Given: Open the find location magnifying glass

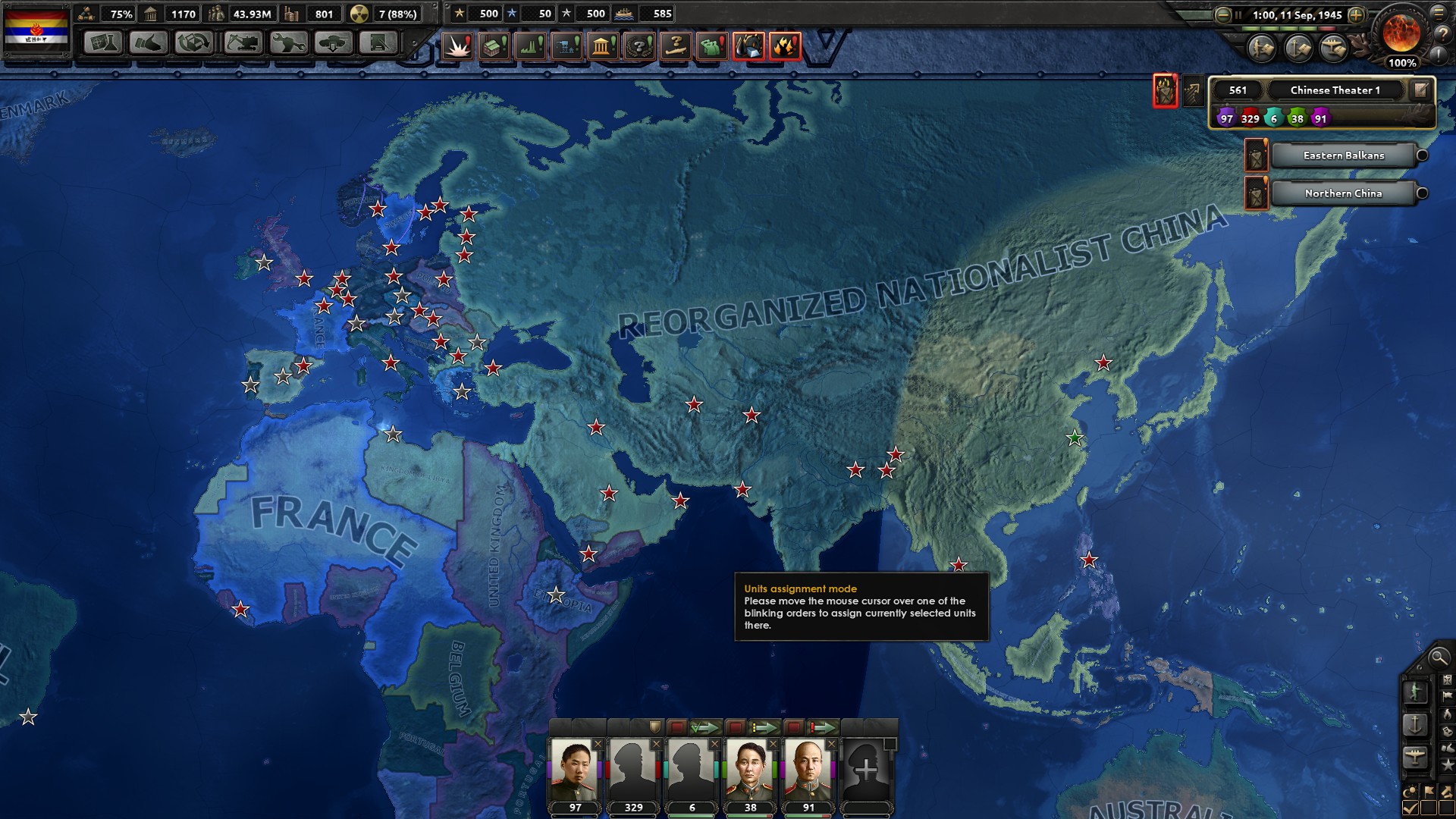Looking at the screenshot, I should [1438, 658].
